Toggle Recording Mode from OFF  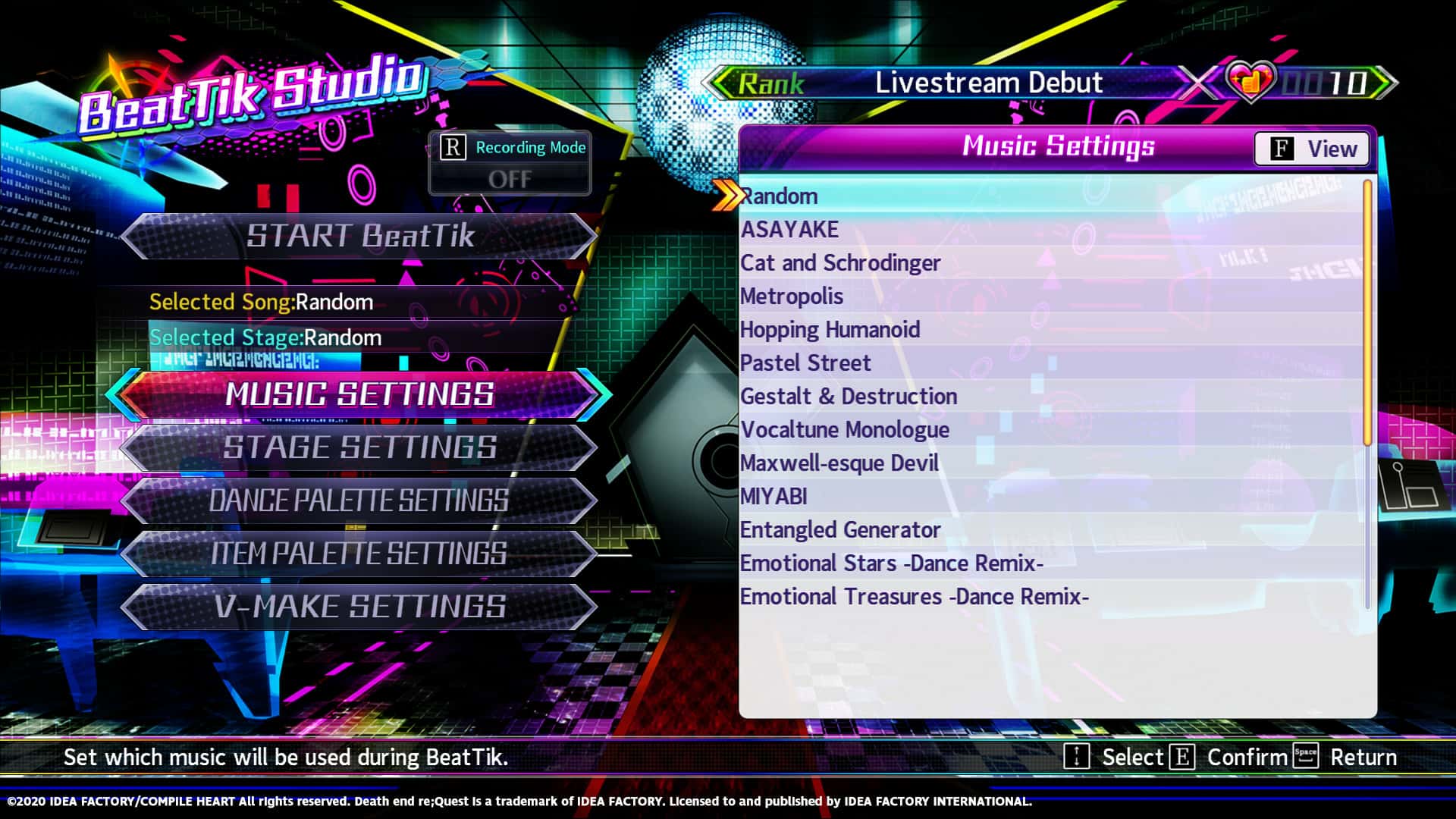point(512,179)
